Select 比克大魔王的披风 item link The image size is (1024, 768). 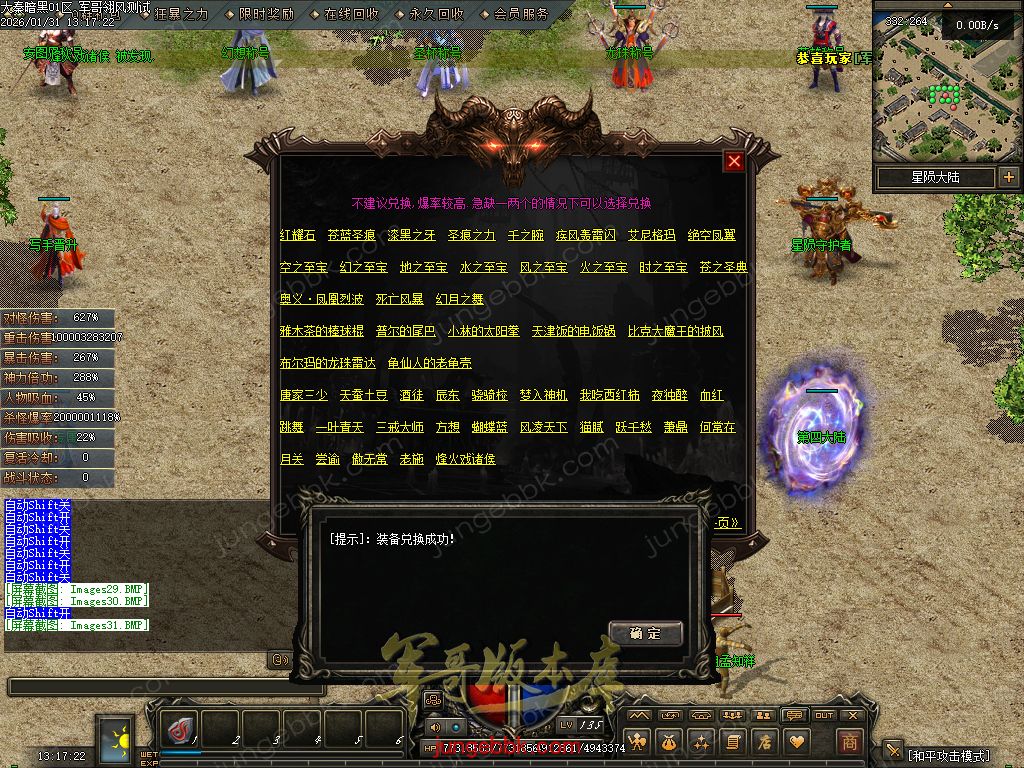[x=675, y=331]
